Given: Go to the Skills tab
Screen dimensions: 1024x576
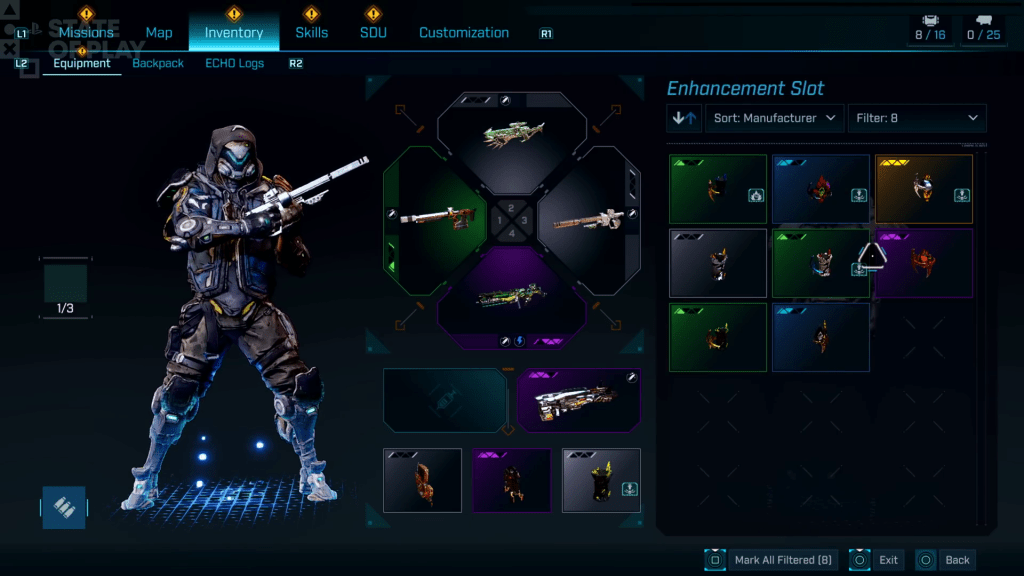Looking at the screenshot, I should click(311, 32).
